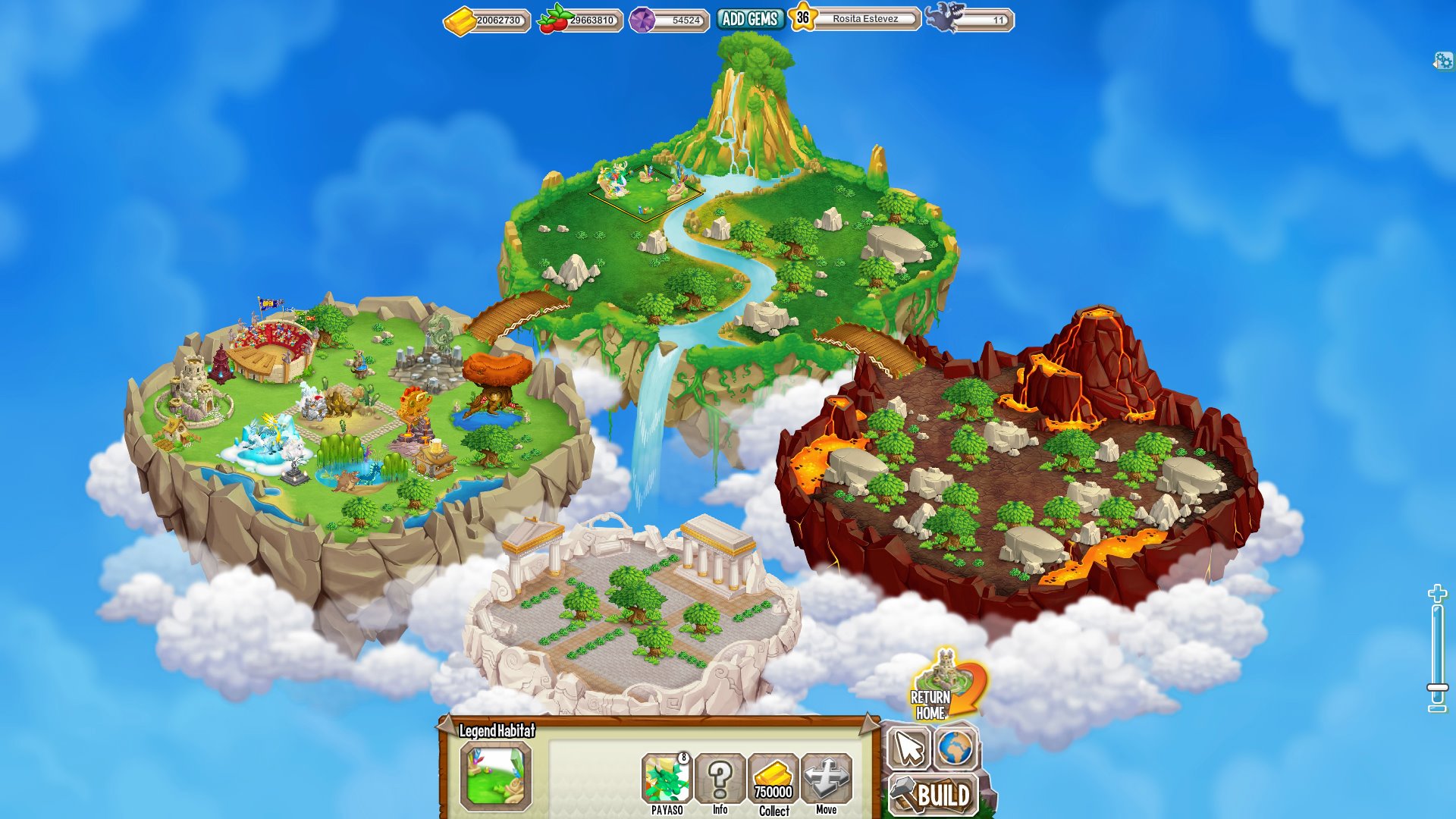Click the purple gem counter

click(669, 20)
